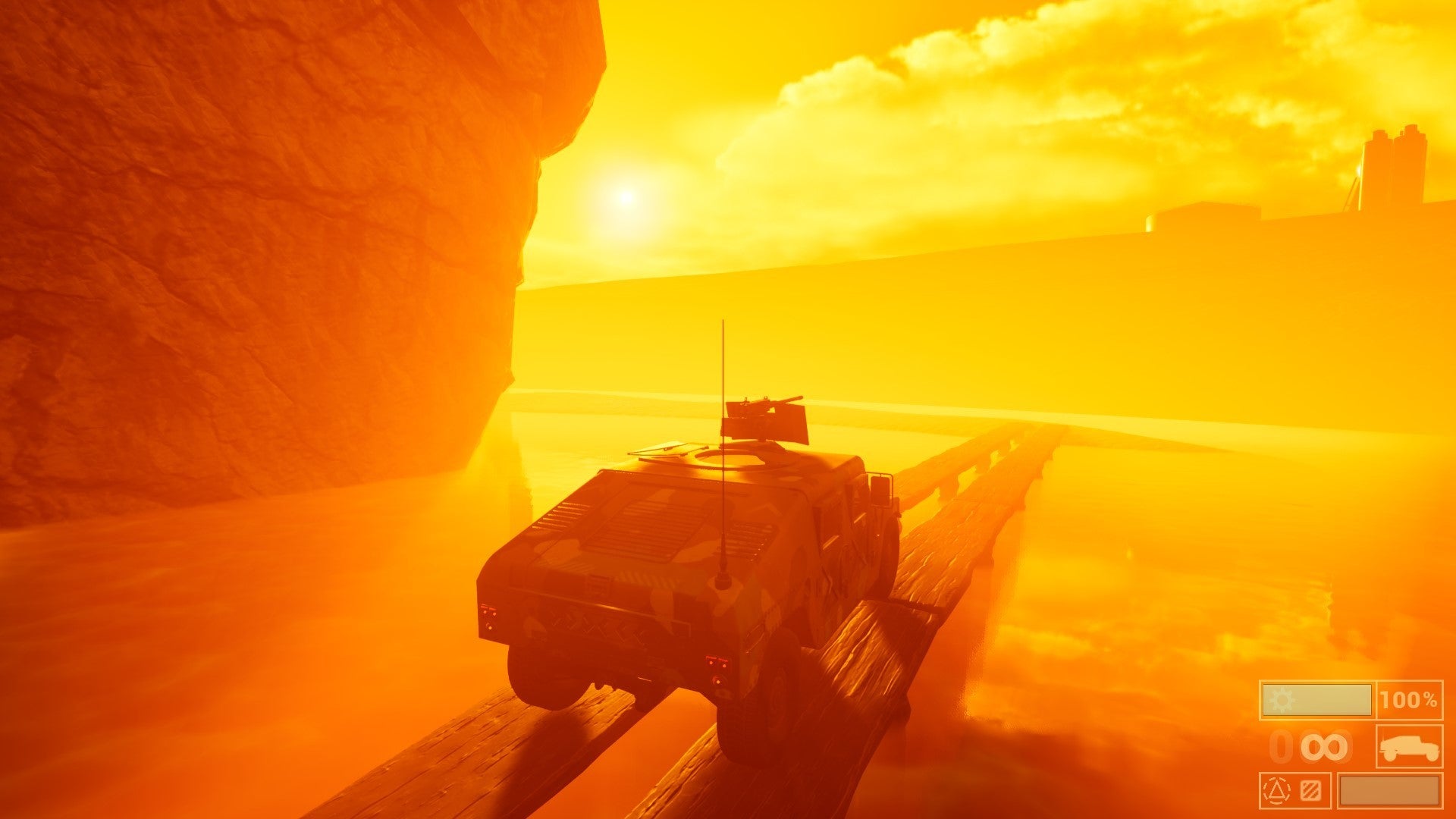Select the dashed-circle triangle icon
The image size is (1456, 819).
[x=1278, y=791]
